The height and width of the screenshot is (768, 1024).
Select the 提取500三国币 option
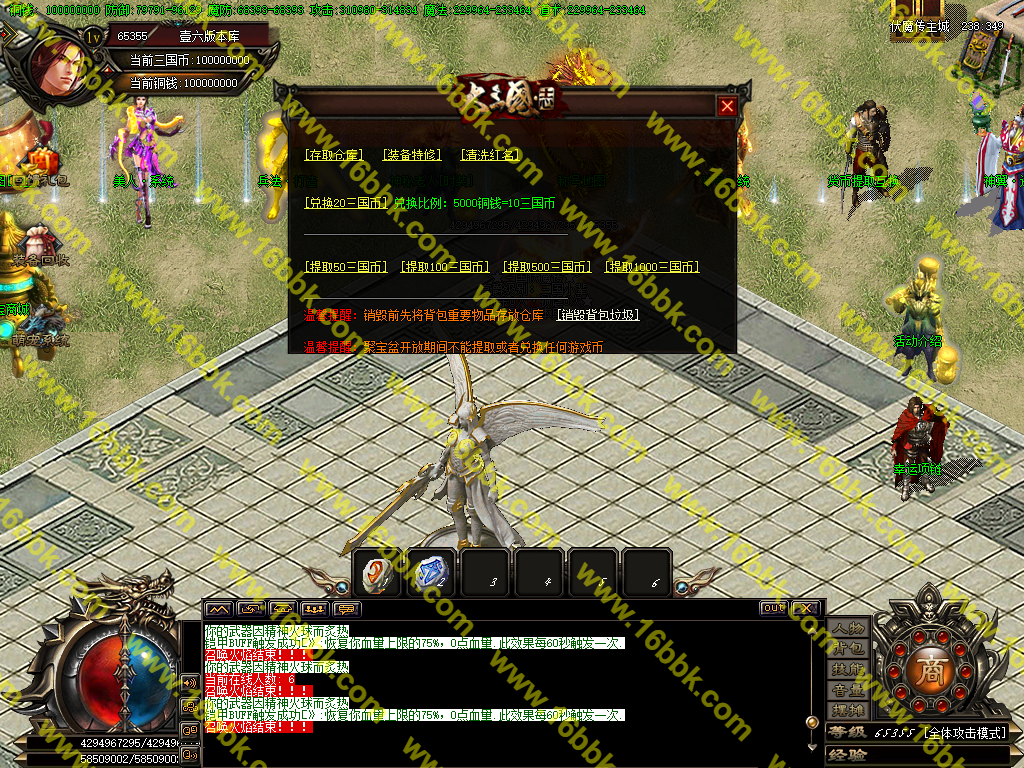point(547,267)
